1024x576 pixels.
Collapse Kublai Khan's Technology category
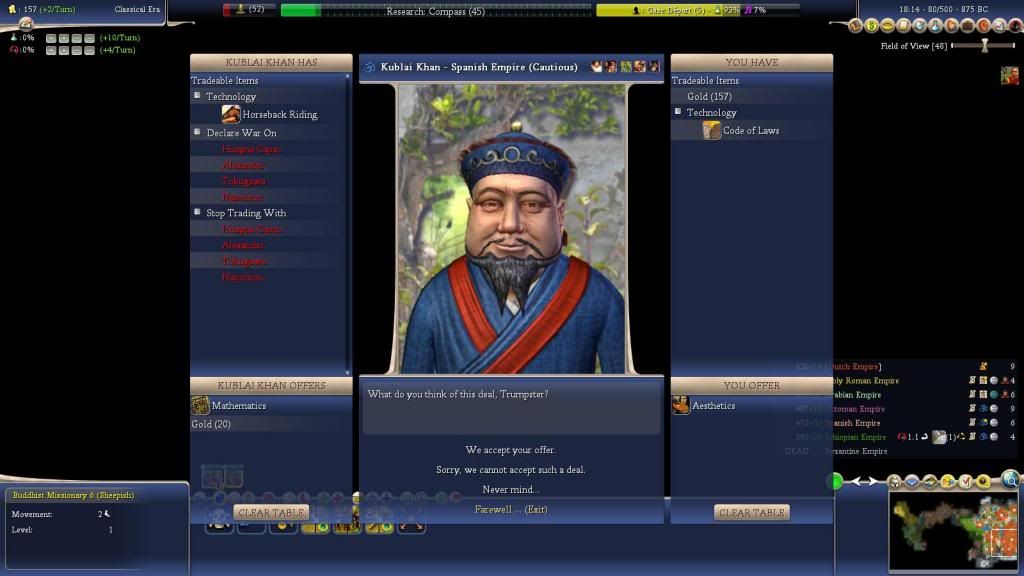198,96
